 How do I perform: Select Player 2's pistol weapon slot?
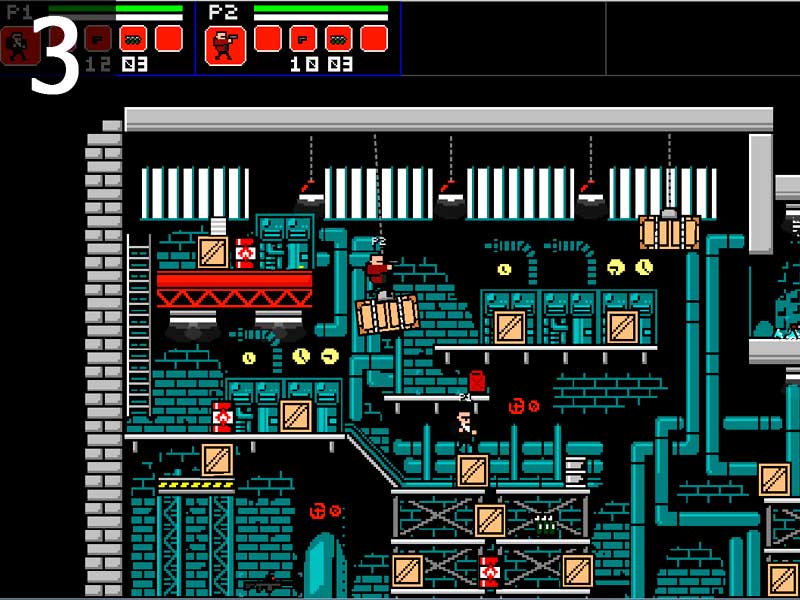click(303, 38)
